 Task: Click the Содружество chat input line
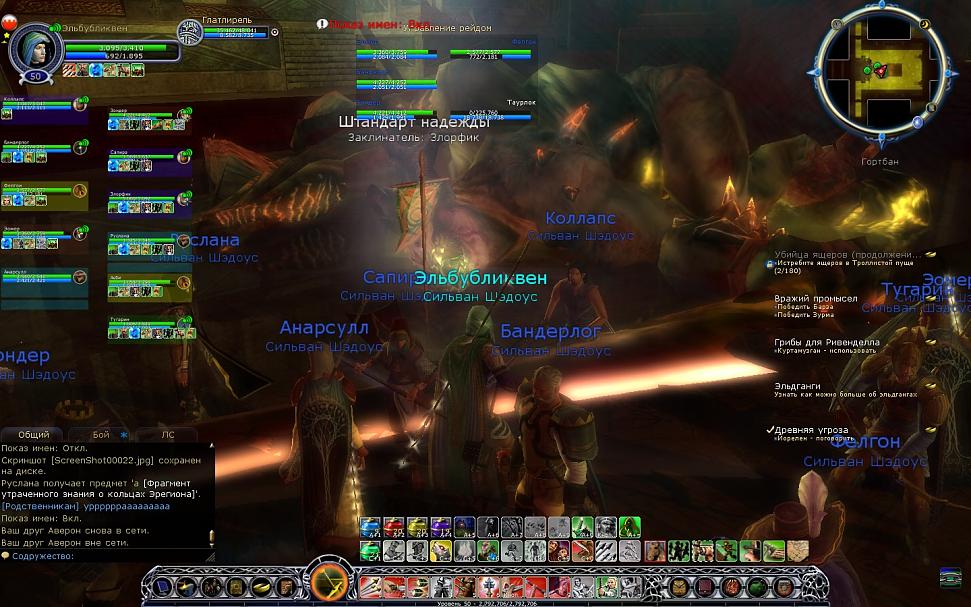[106, 556]
